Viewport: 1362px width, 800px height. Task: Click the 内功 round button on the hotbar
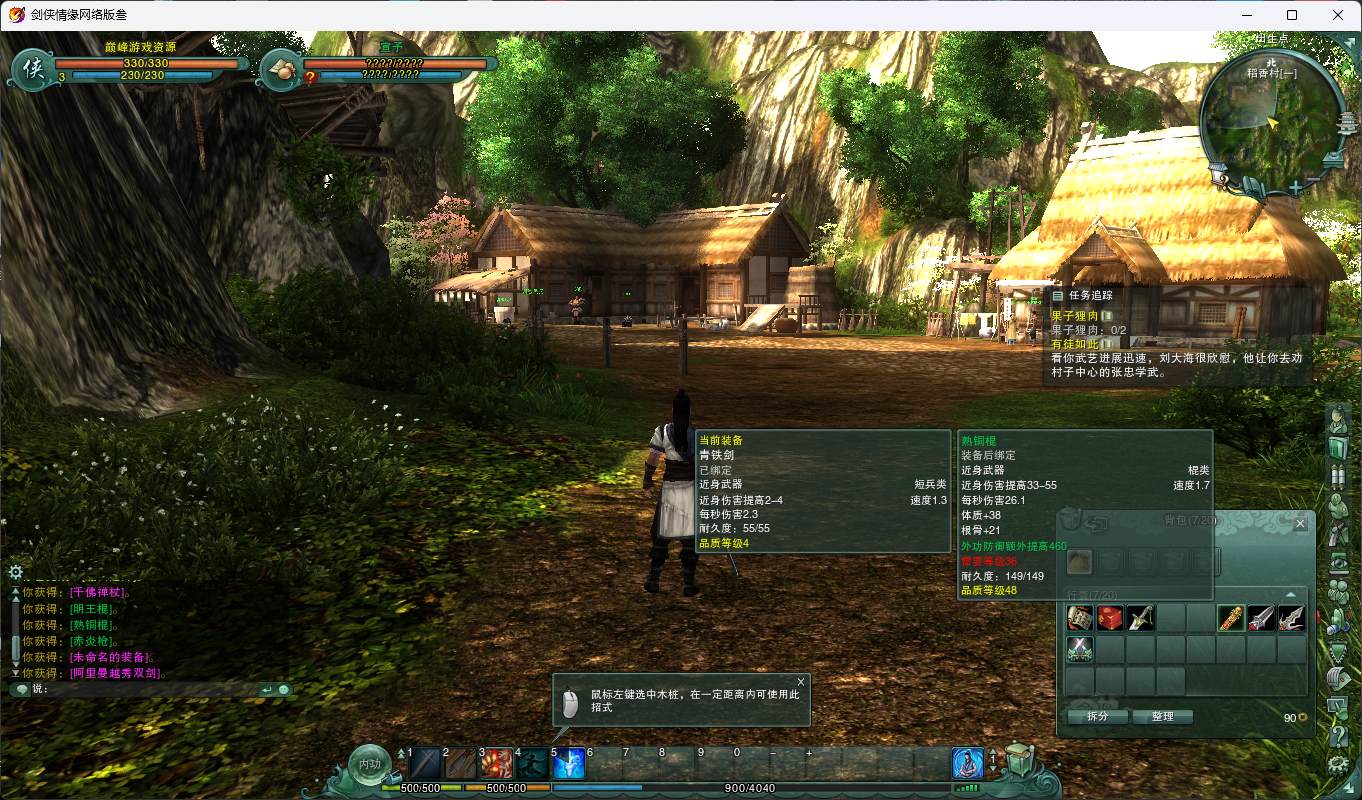click(369, 765)
